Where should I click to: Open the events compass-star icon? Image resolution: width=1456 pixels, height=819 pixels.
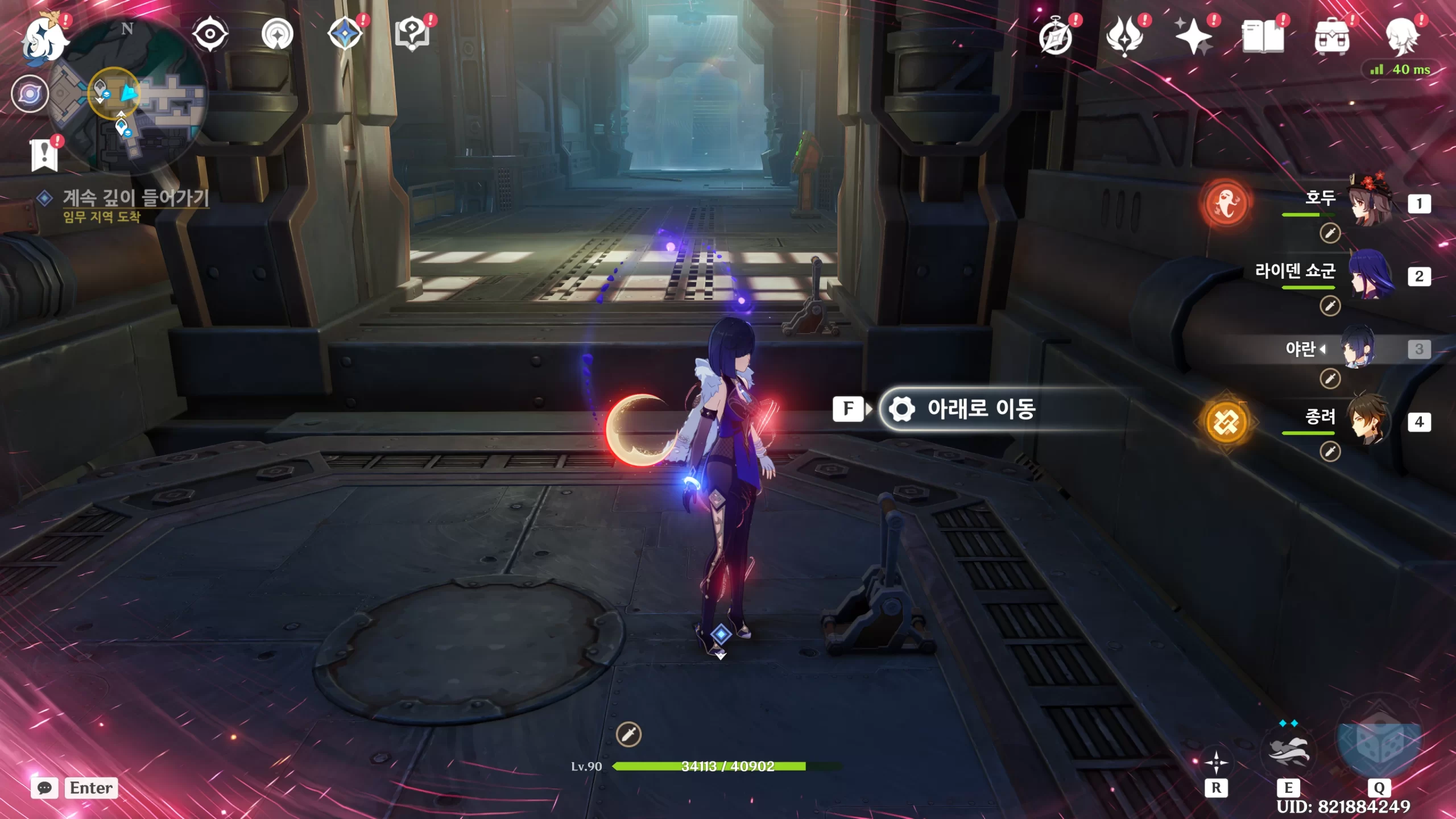tap(345, 34)
